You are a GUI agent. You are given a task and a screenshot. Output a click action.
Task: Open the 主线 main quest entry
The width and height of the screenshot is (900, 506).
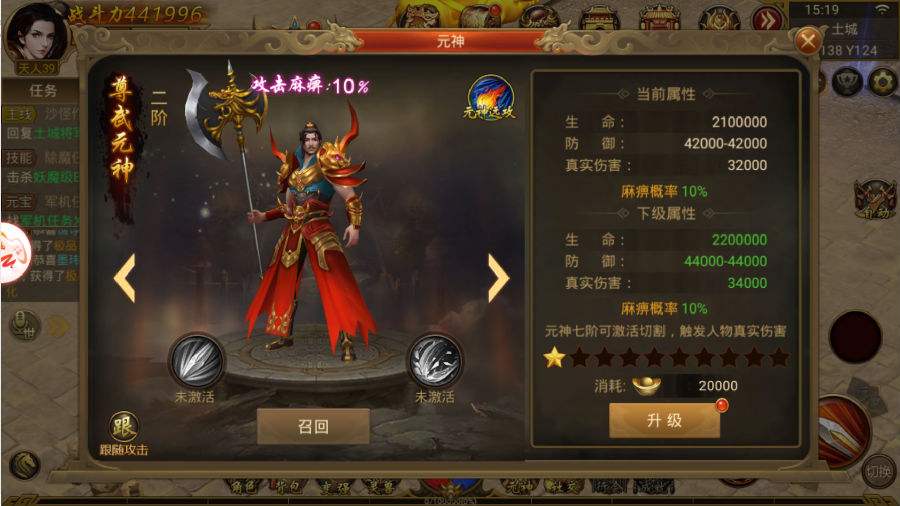17,115
